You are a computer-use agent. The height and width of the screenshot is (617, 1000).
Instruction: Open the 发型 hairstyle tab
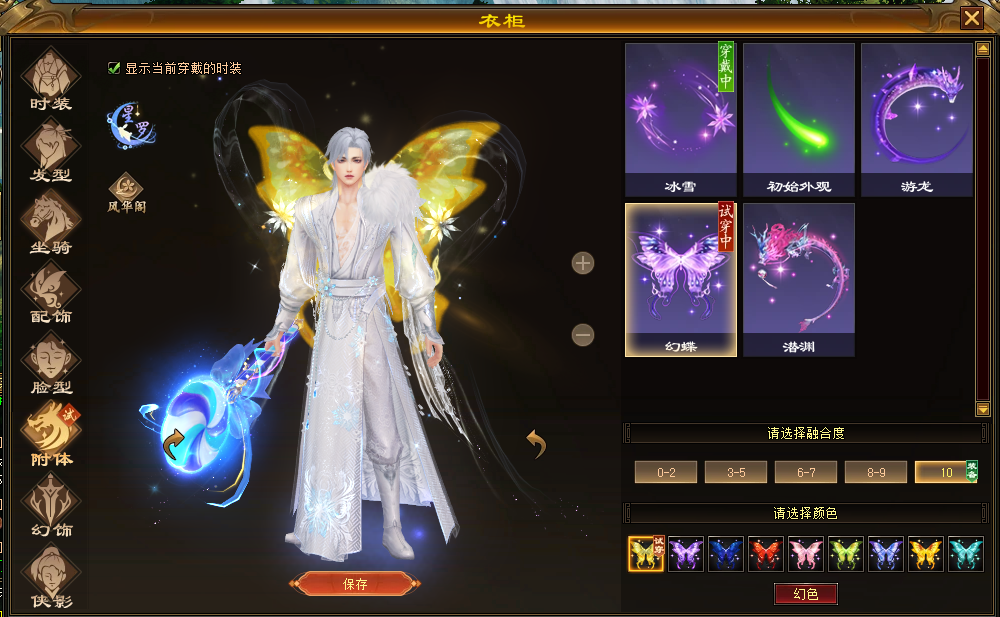[51, 150]
